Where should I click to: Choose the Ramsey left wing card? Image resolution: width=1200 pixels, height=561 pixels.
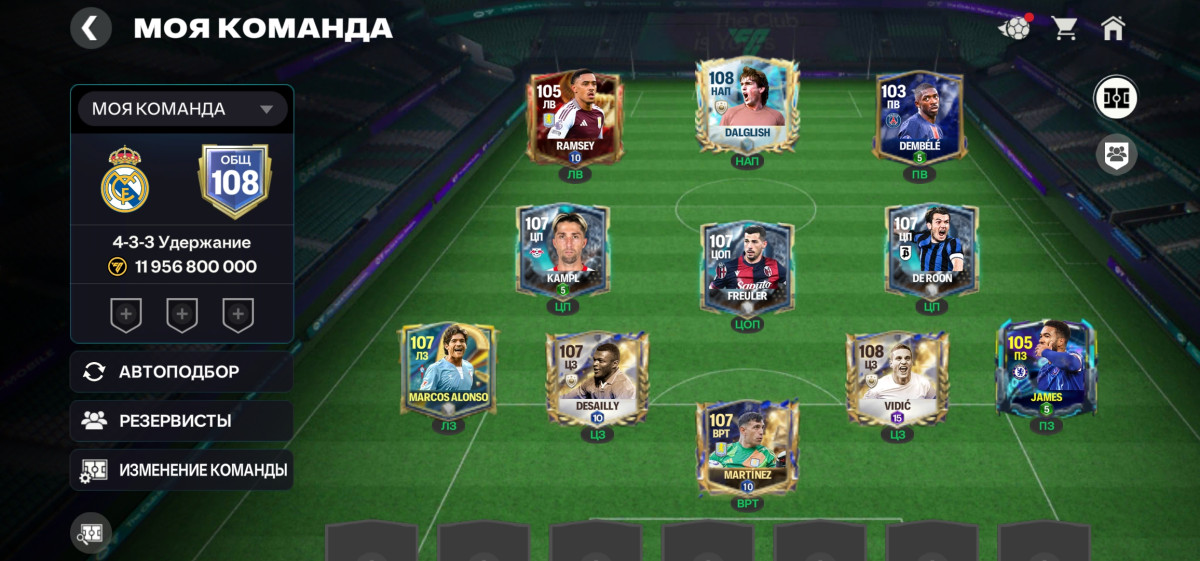[x=575, y=117]
